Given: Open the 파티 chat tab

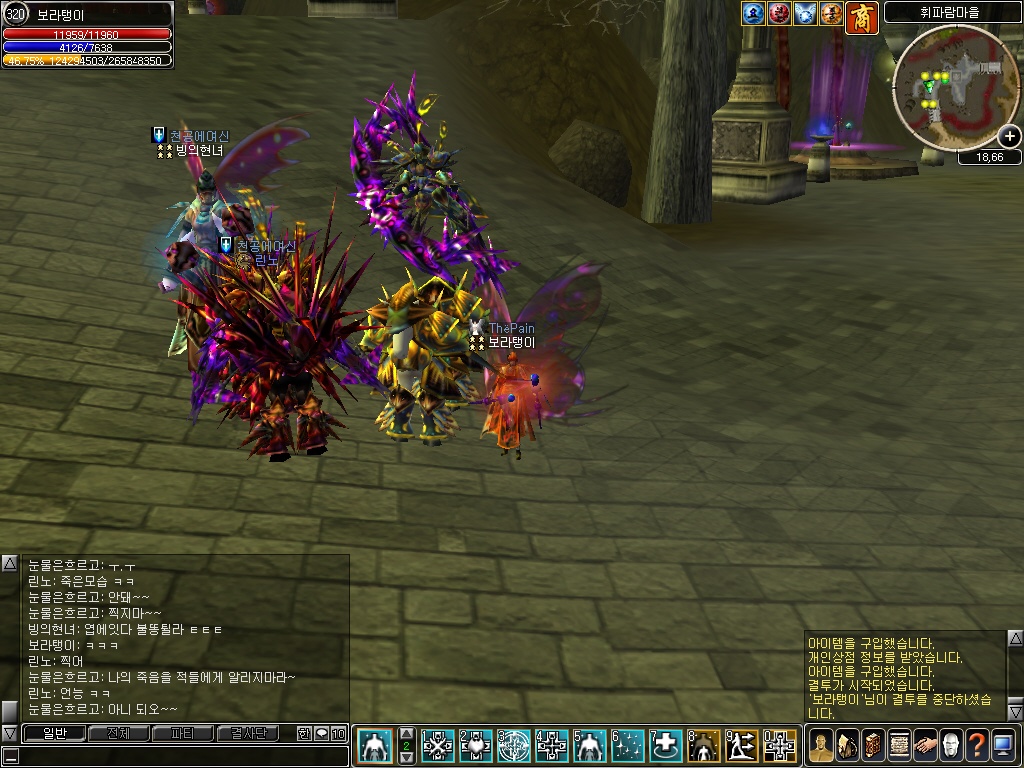Looking at the screenshot, I should 183,733.
